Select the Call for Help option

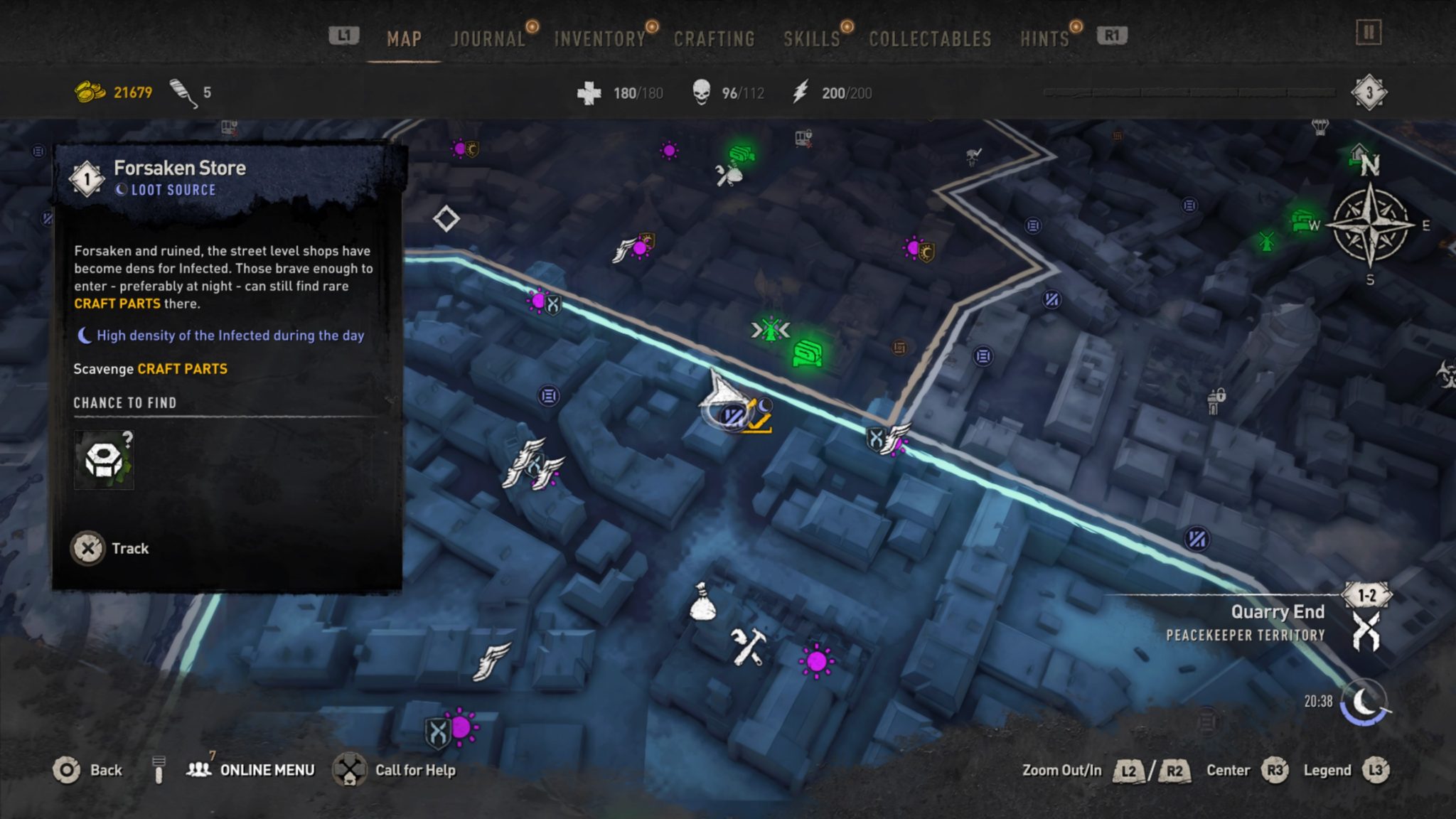tap(415, 770)
